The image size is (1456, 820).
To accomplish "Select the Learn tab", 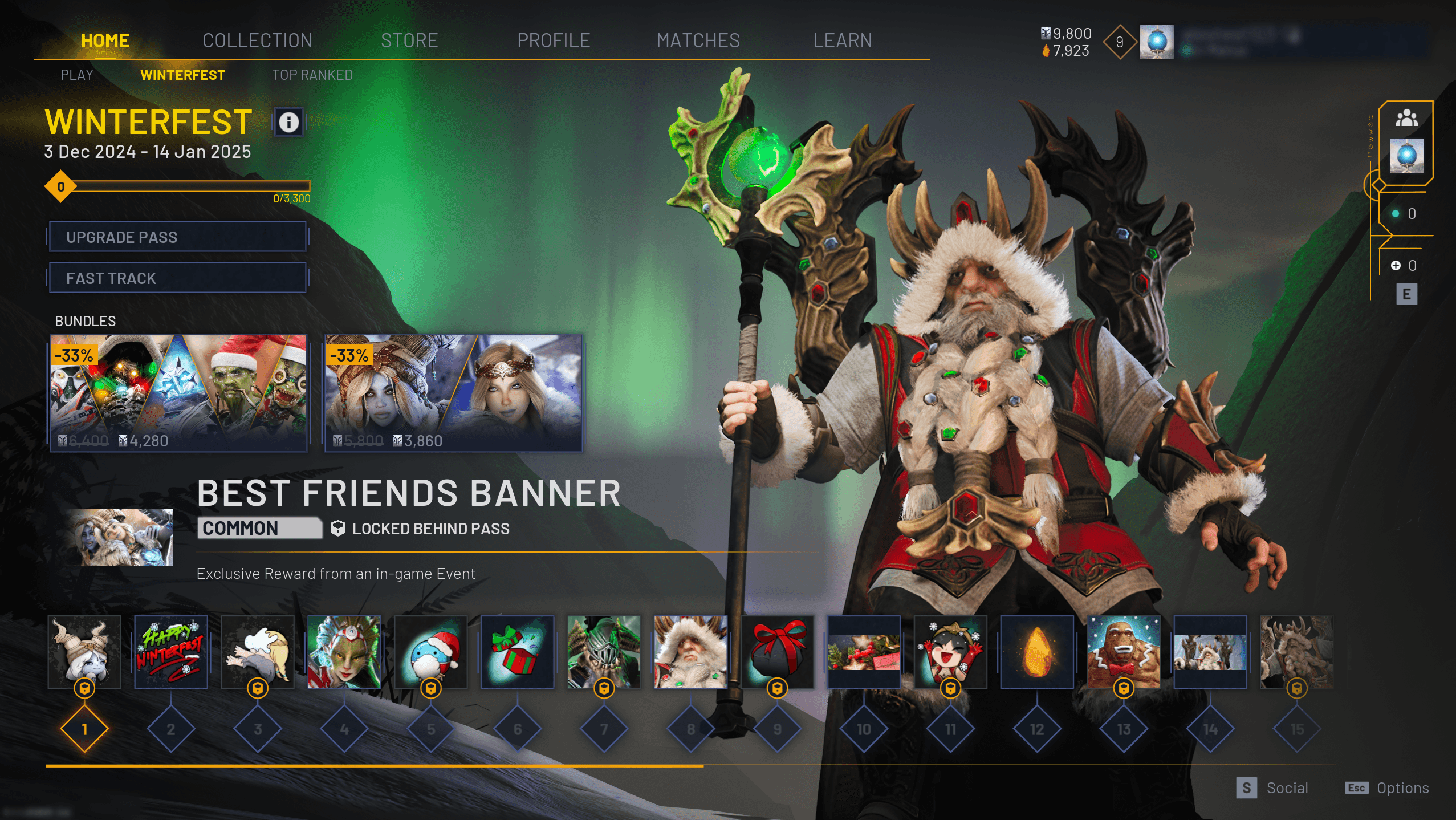I will (842, 40).
